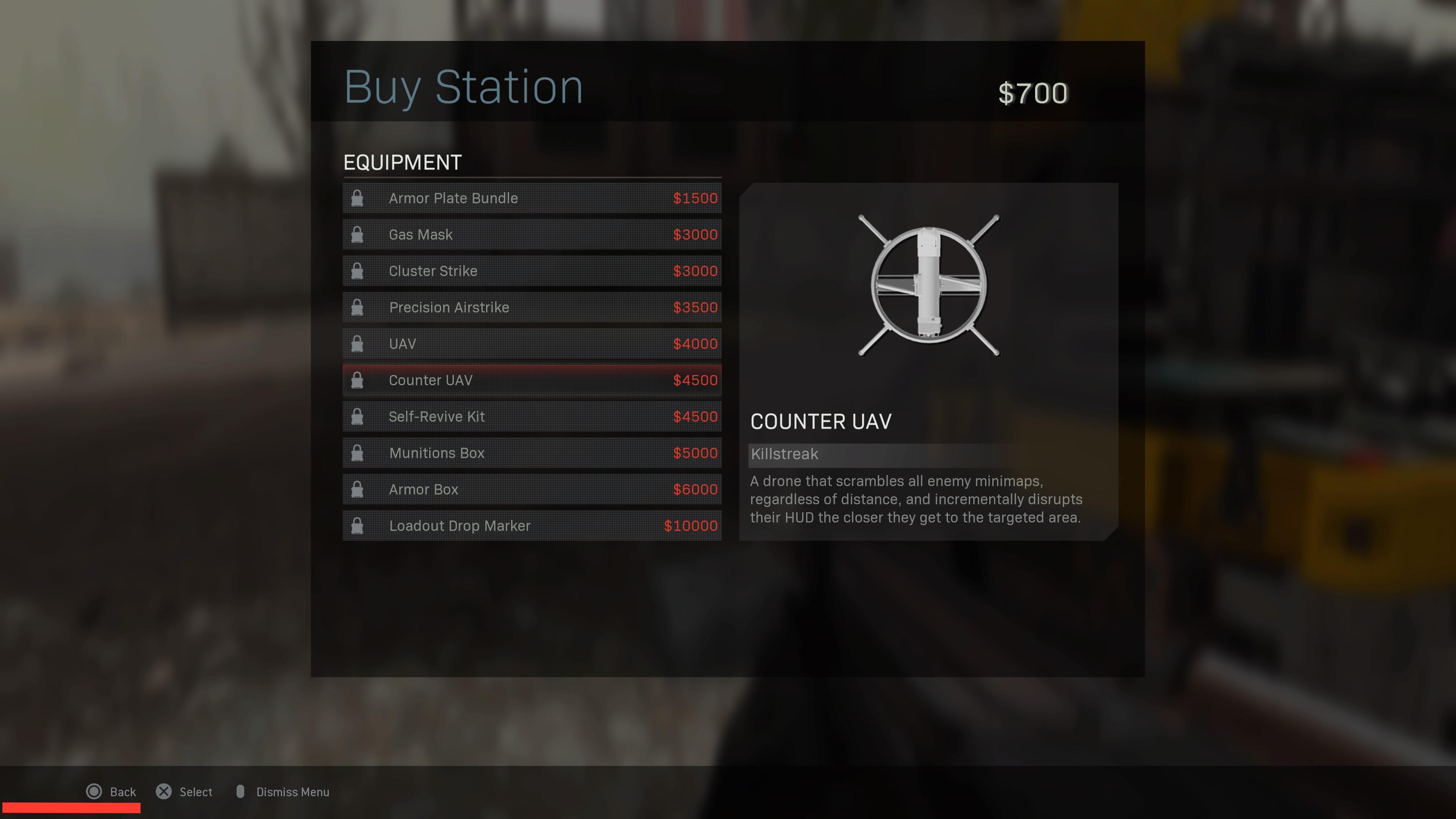This screenshot has width=1456, height=819.
Task: Click the X Select controller icon
Action: tap(164, 791)
